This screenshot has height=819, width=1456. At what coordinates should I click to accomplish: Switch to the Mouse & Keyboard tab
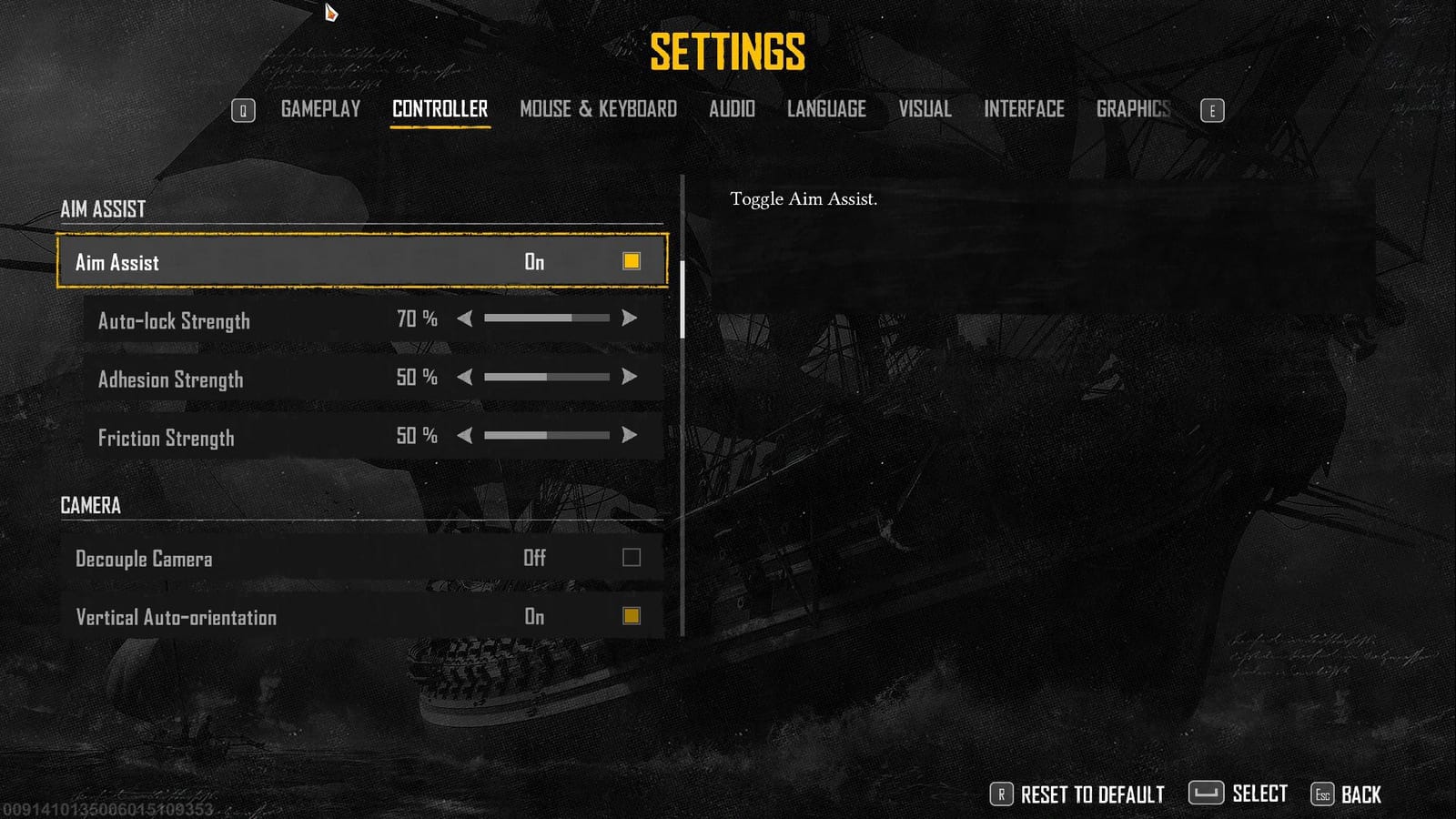598,109
